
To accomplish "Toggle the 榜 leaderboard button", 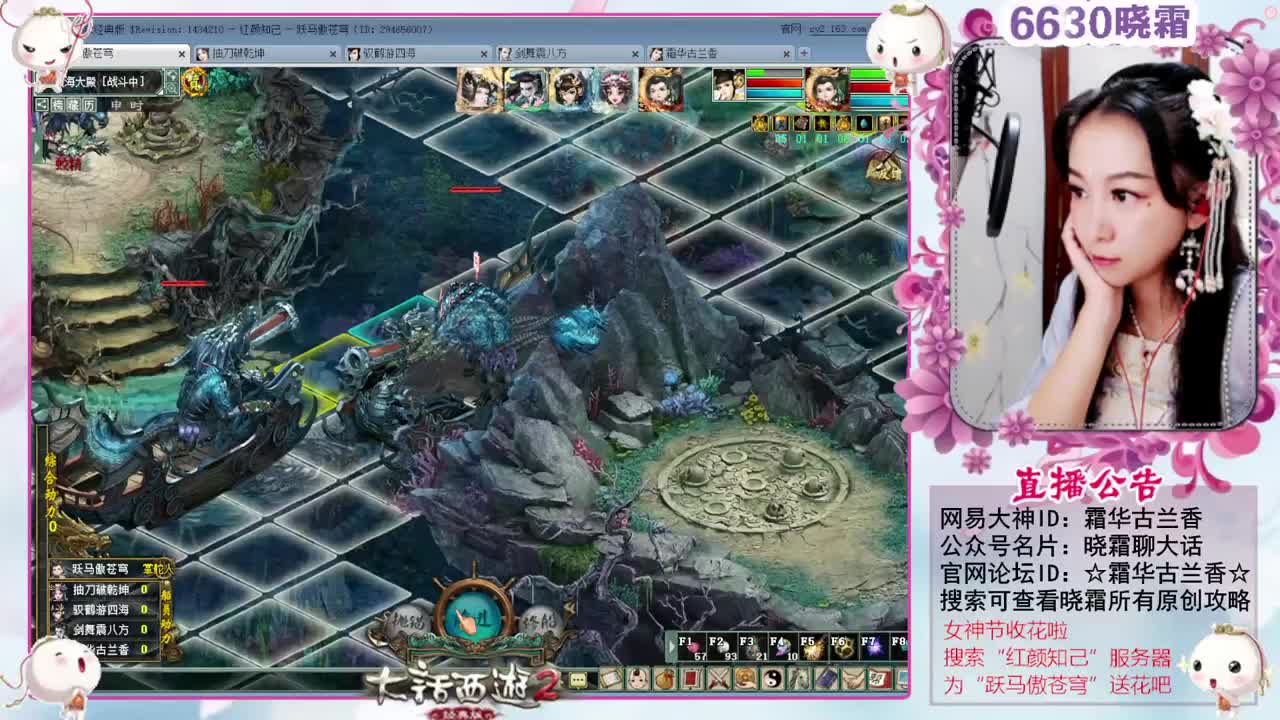I will 57,103.
